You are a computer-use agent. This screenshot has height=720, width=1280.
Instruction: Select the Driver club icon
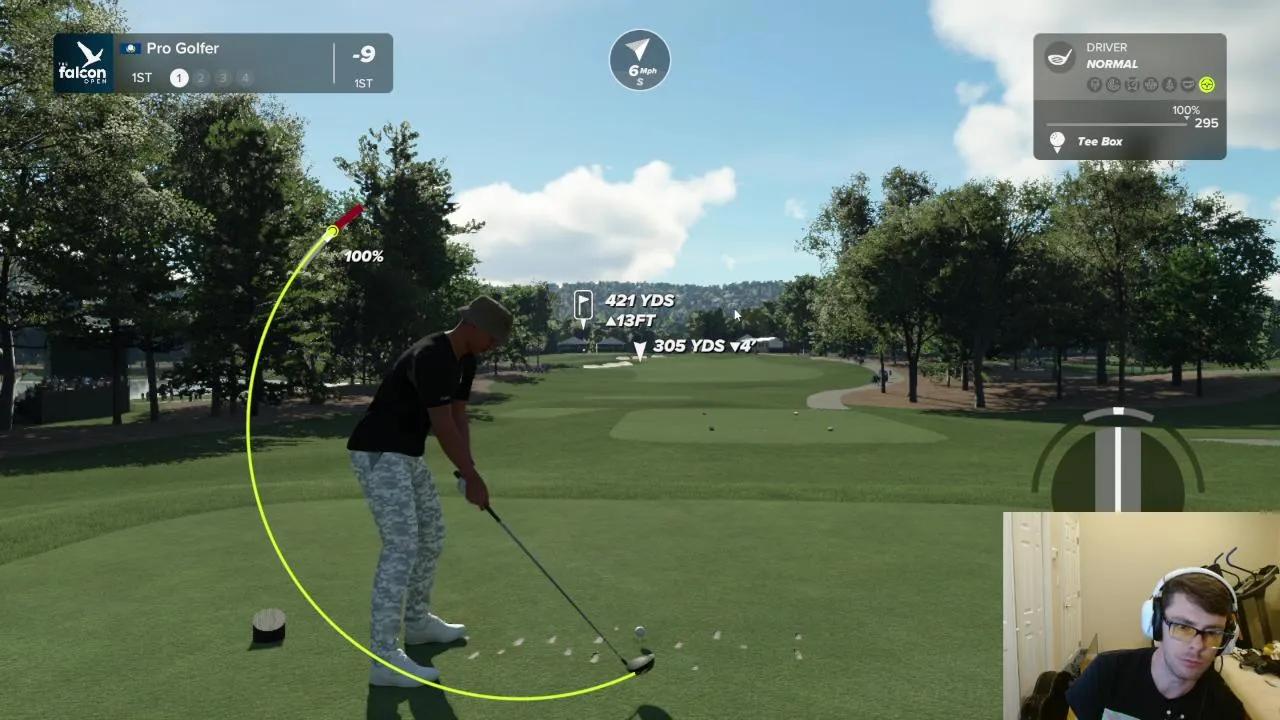(x=1059, y=56)
